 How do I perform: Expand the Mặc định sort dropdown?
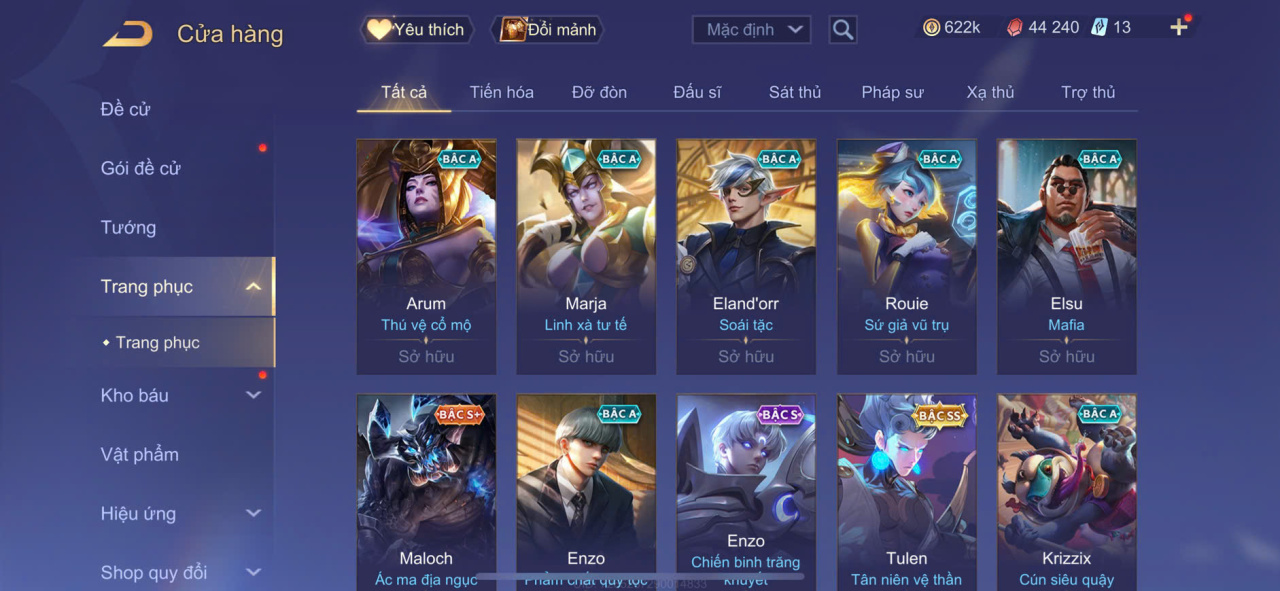pyautogui.click(x=751, y=30)
